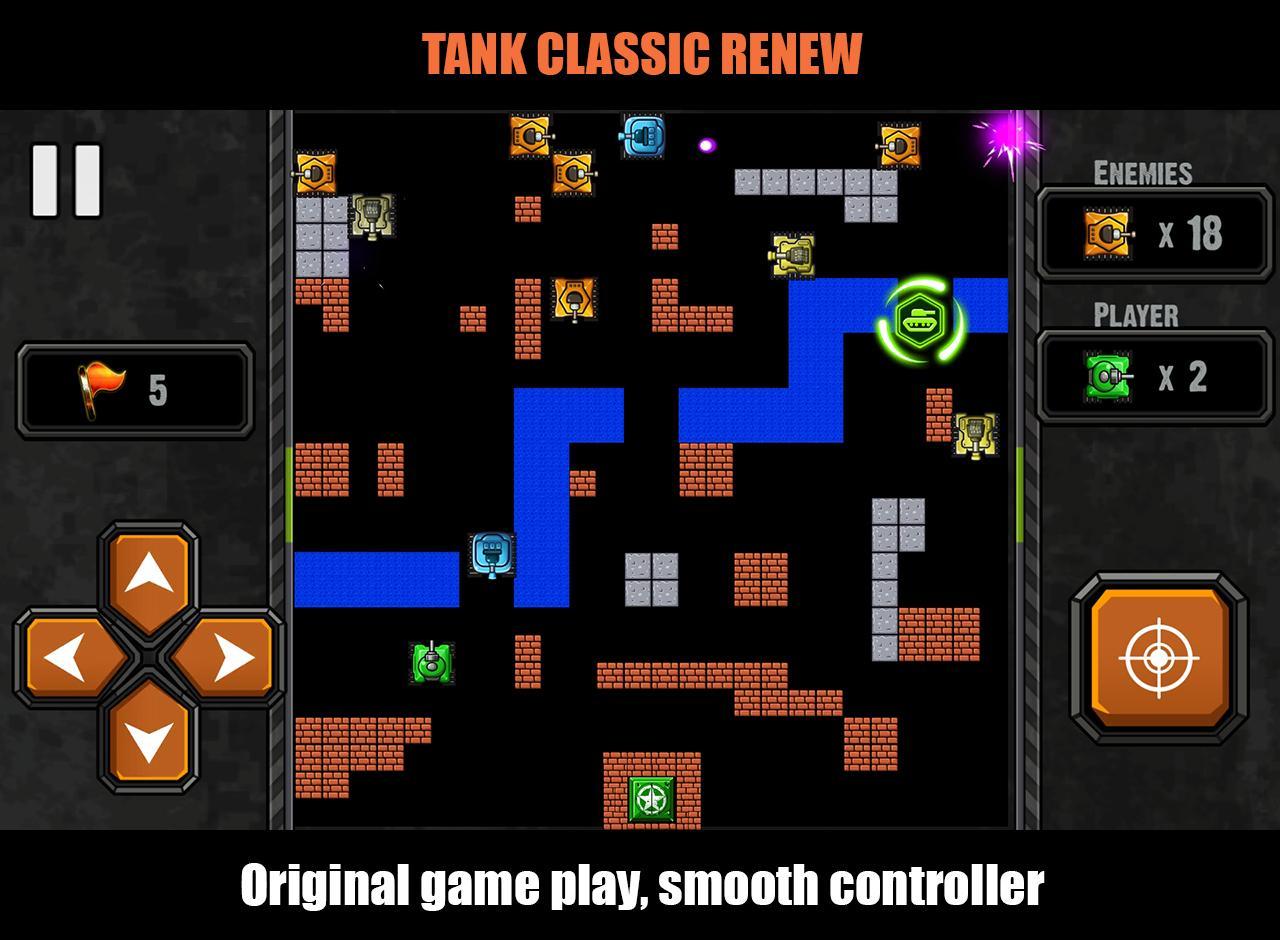Screen dimensions: 1280x940
Task: Pause the game with the pause icon
Action: 65,180
